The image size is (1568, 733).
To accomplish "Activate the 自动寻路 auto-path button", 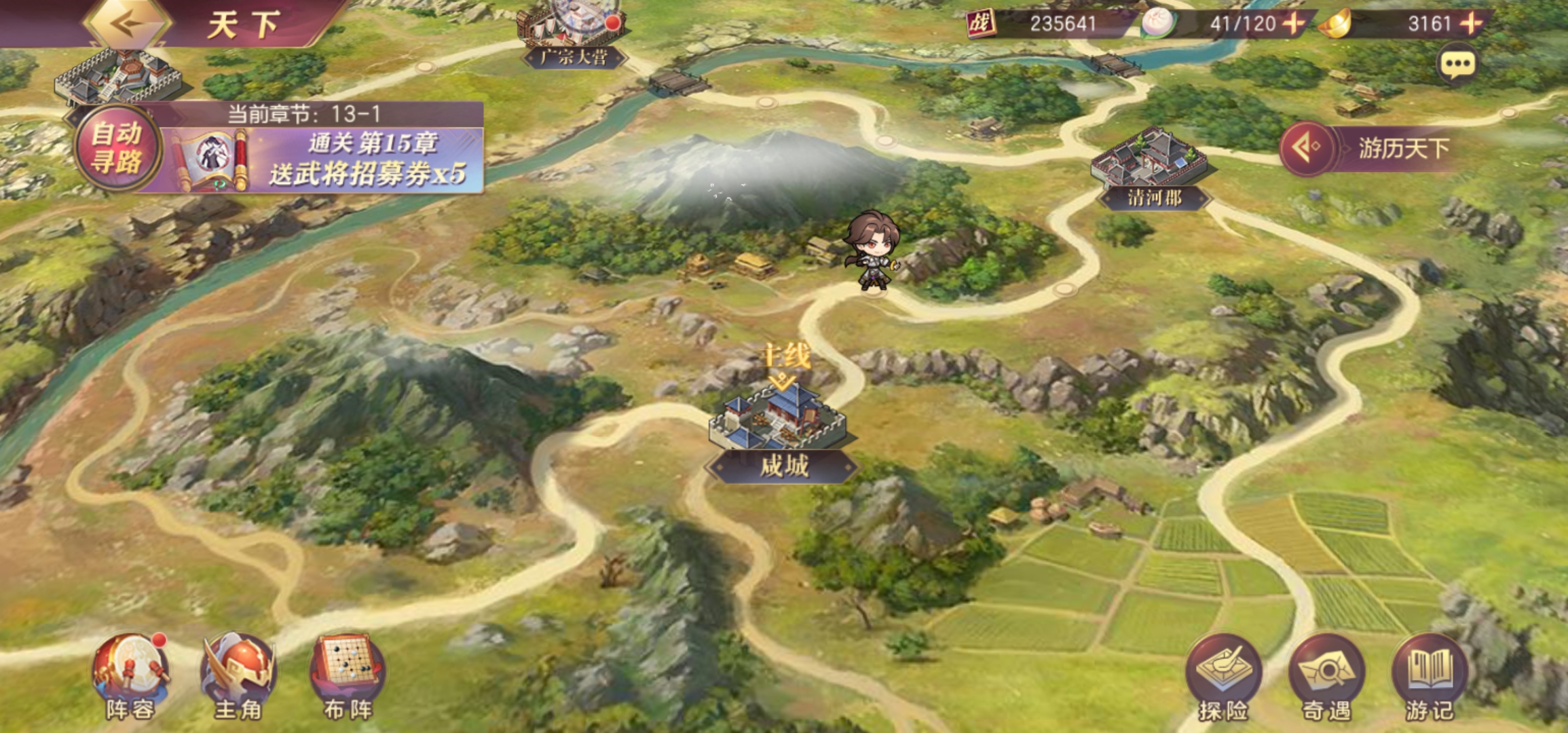I will (117, 148).
